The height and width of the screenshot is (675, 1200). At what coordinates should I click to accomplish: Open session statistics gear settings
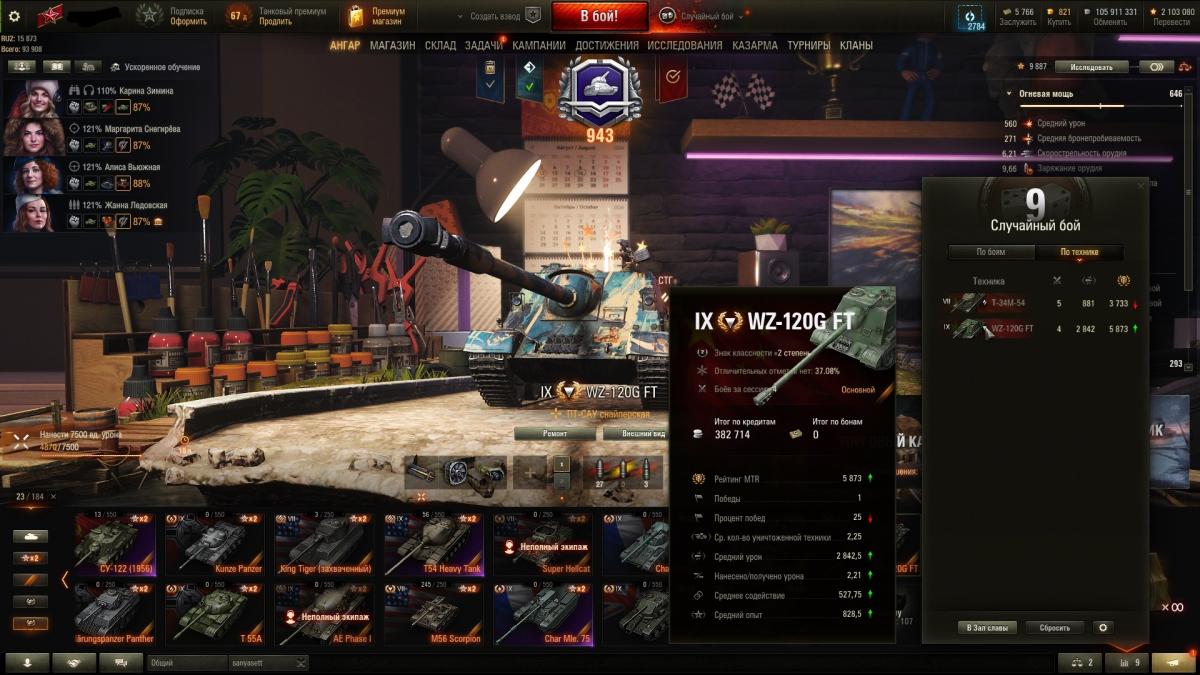pyautogui.click(x=1103, y=628)
